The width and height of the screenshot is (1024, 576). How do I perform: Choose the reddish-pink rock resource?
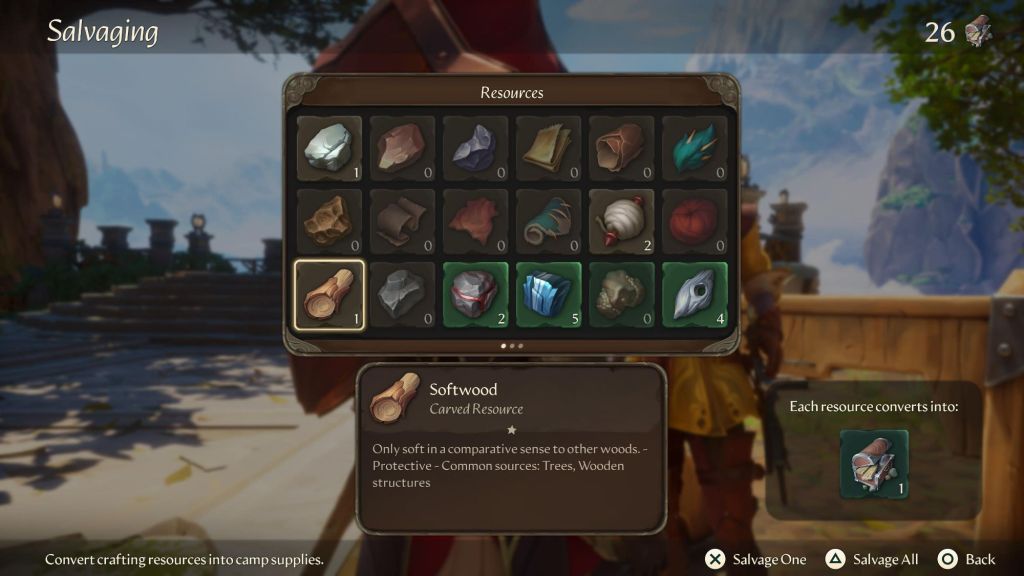402,149
